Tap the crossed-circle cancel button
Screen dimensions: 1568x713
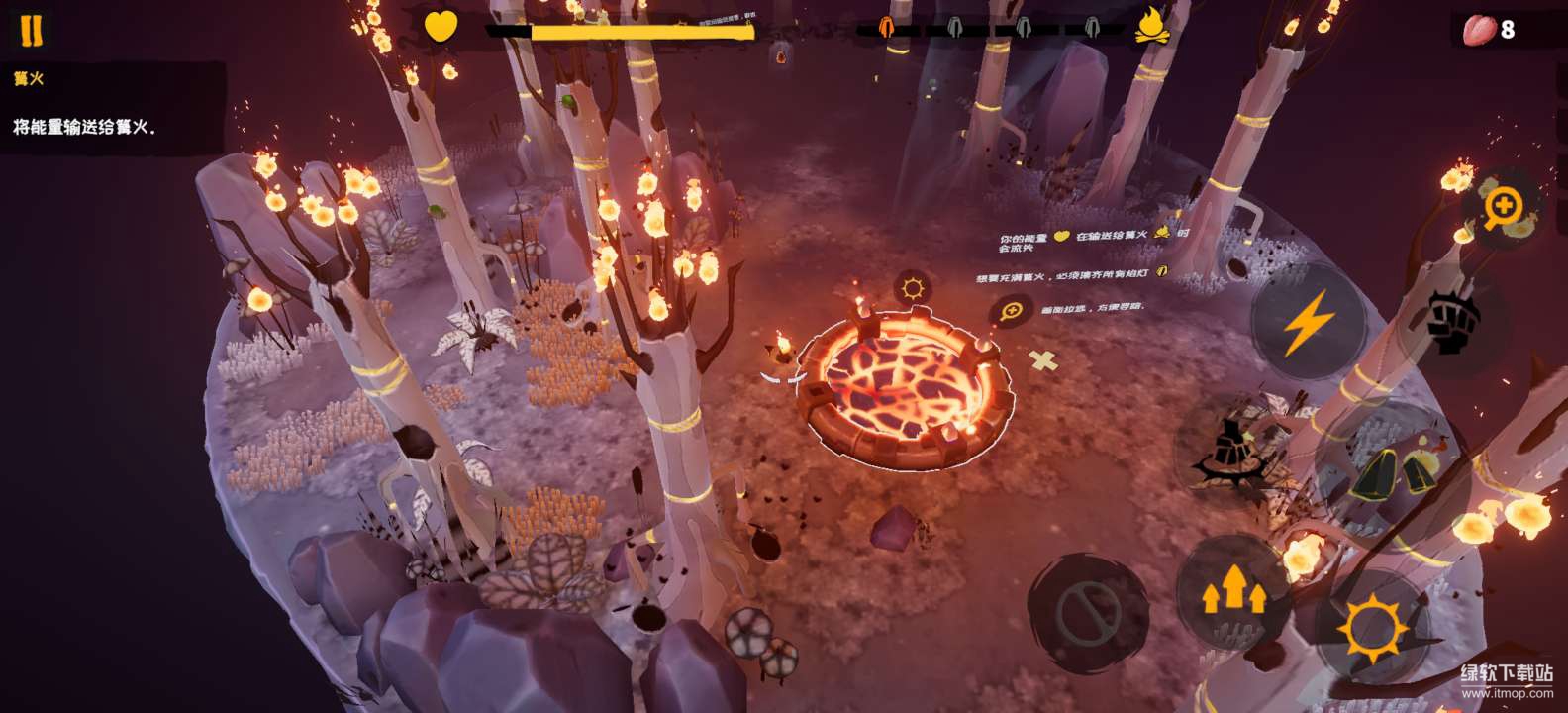coord(1087,614)
